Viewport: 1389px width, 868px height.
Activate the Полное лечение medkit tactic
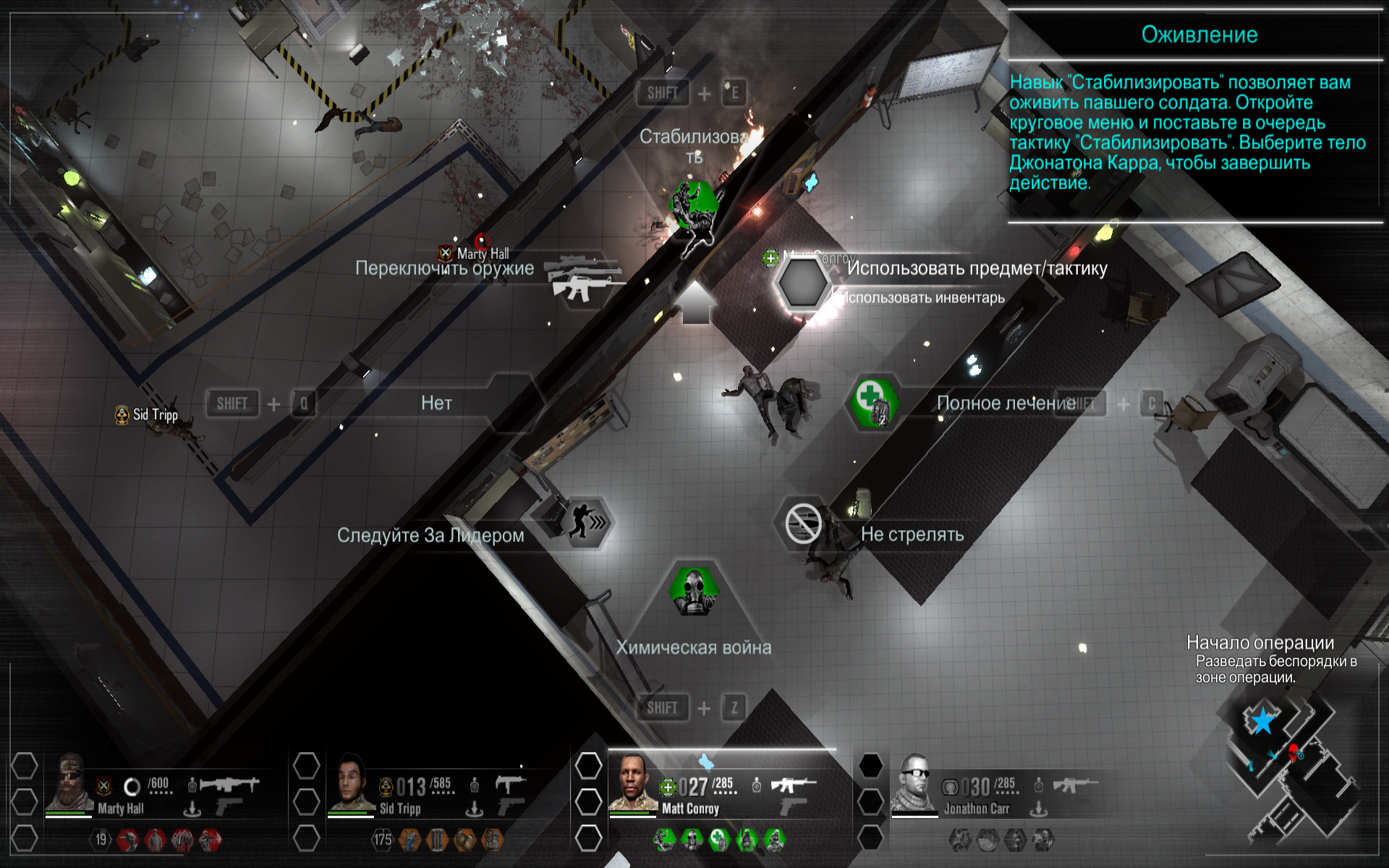[875, 402]
